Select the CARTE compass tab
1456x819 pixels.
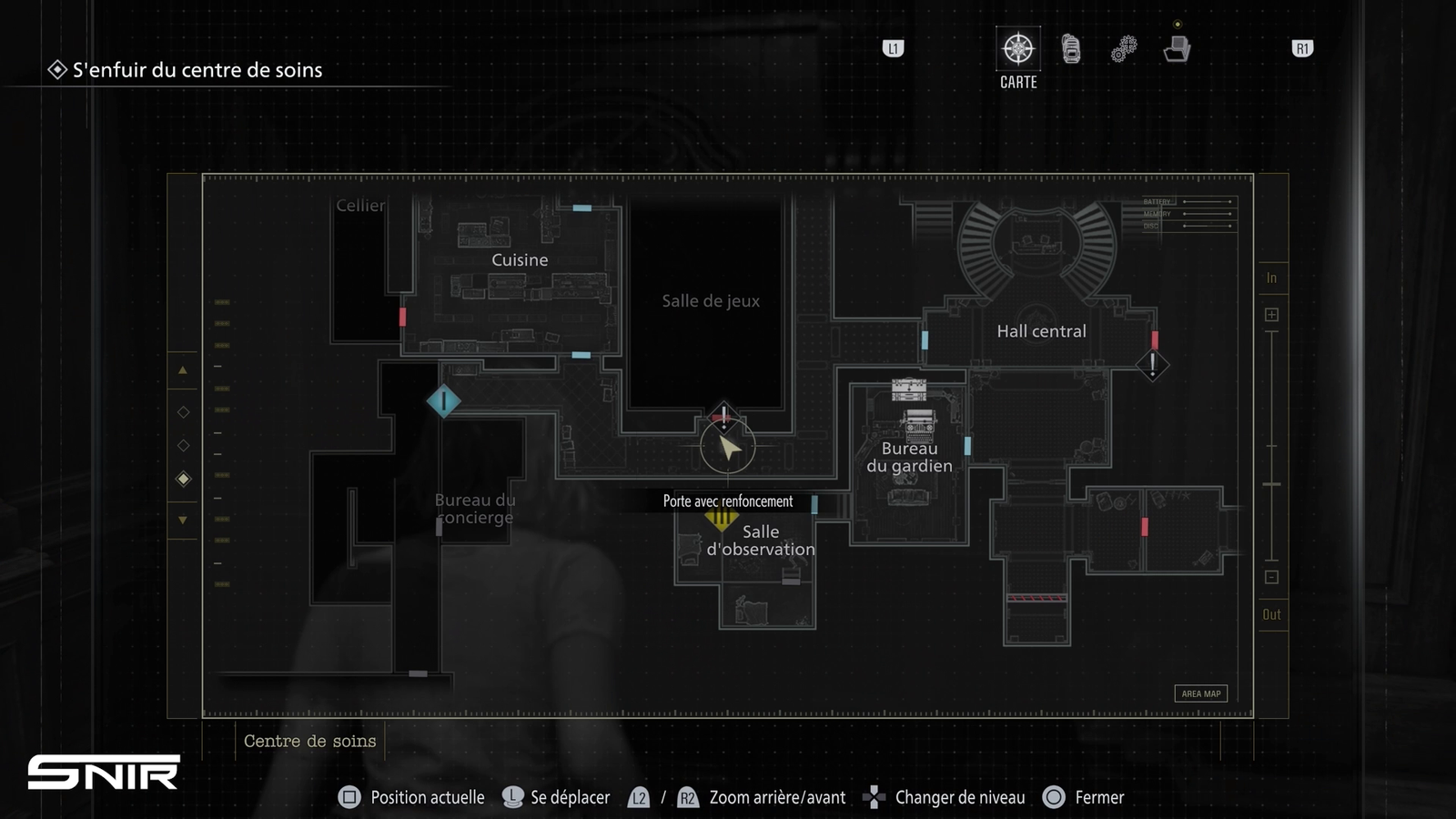click(x=1017, y=49)
